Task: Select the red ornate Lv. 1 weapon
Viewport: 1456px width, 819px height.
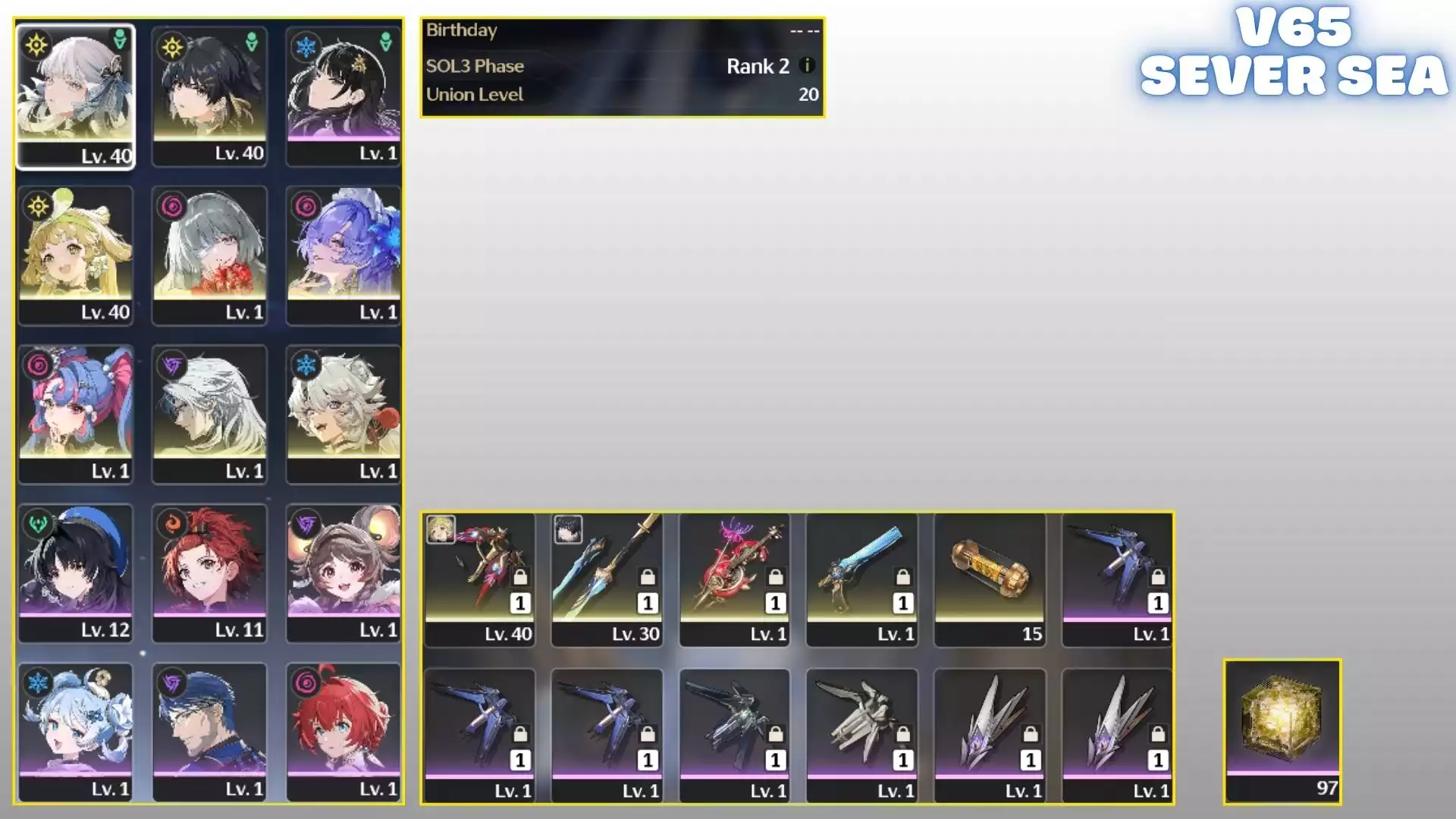Action: [x=734, y=579]
